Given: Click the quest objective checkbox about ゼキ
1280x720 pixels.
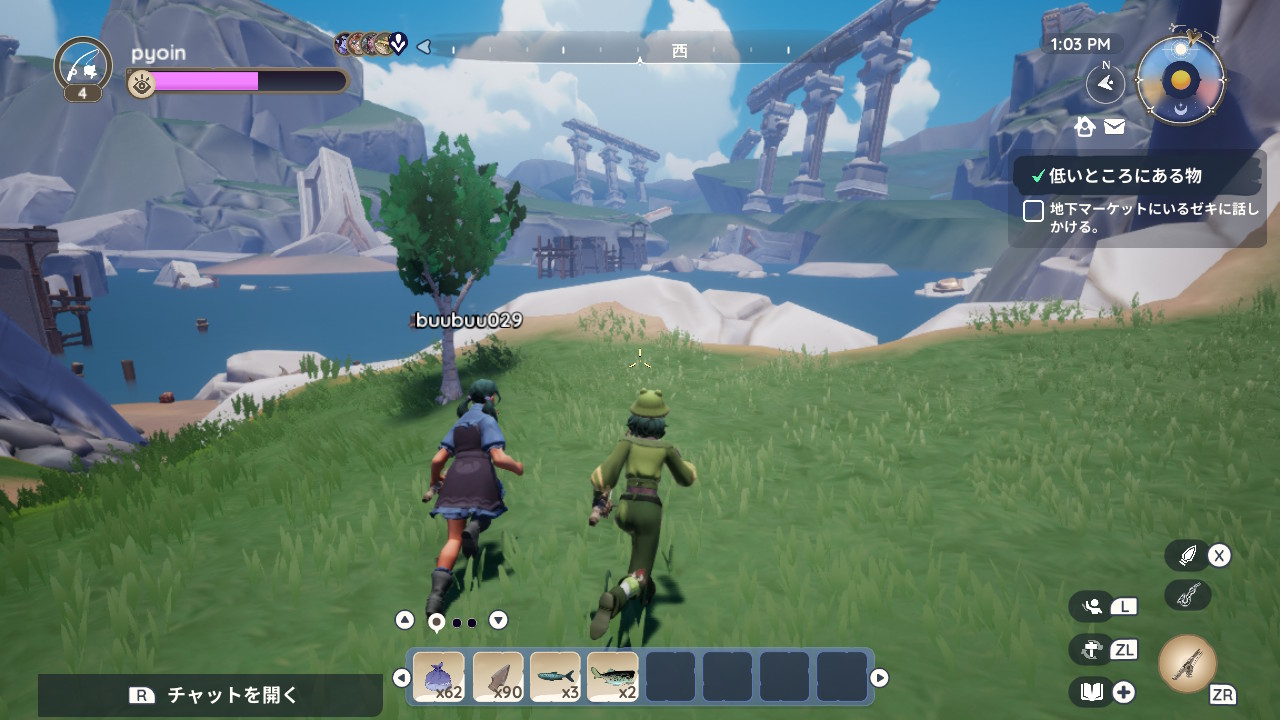Looking at the screenshot, I should (x=1034, y=211).
